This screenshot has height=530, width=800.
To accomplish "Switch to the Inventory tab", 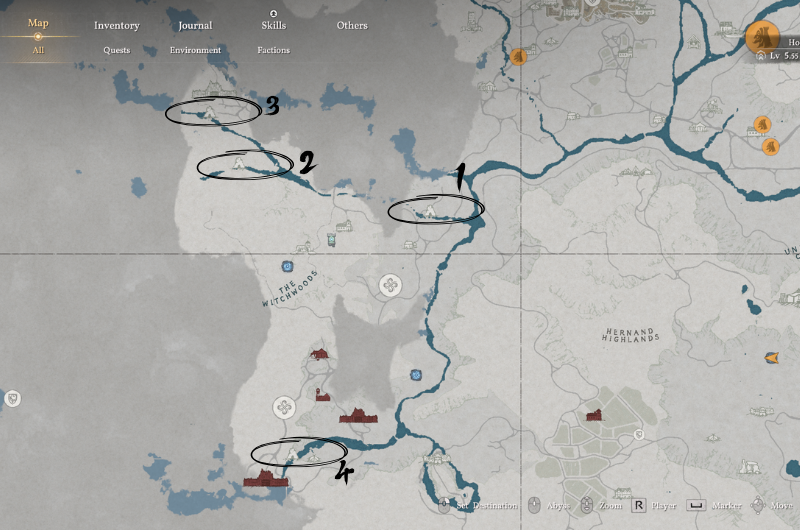I will click(x=117, y=25).
